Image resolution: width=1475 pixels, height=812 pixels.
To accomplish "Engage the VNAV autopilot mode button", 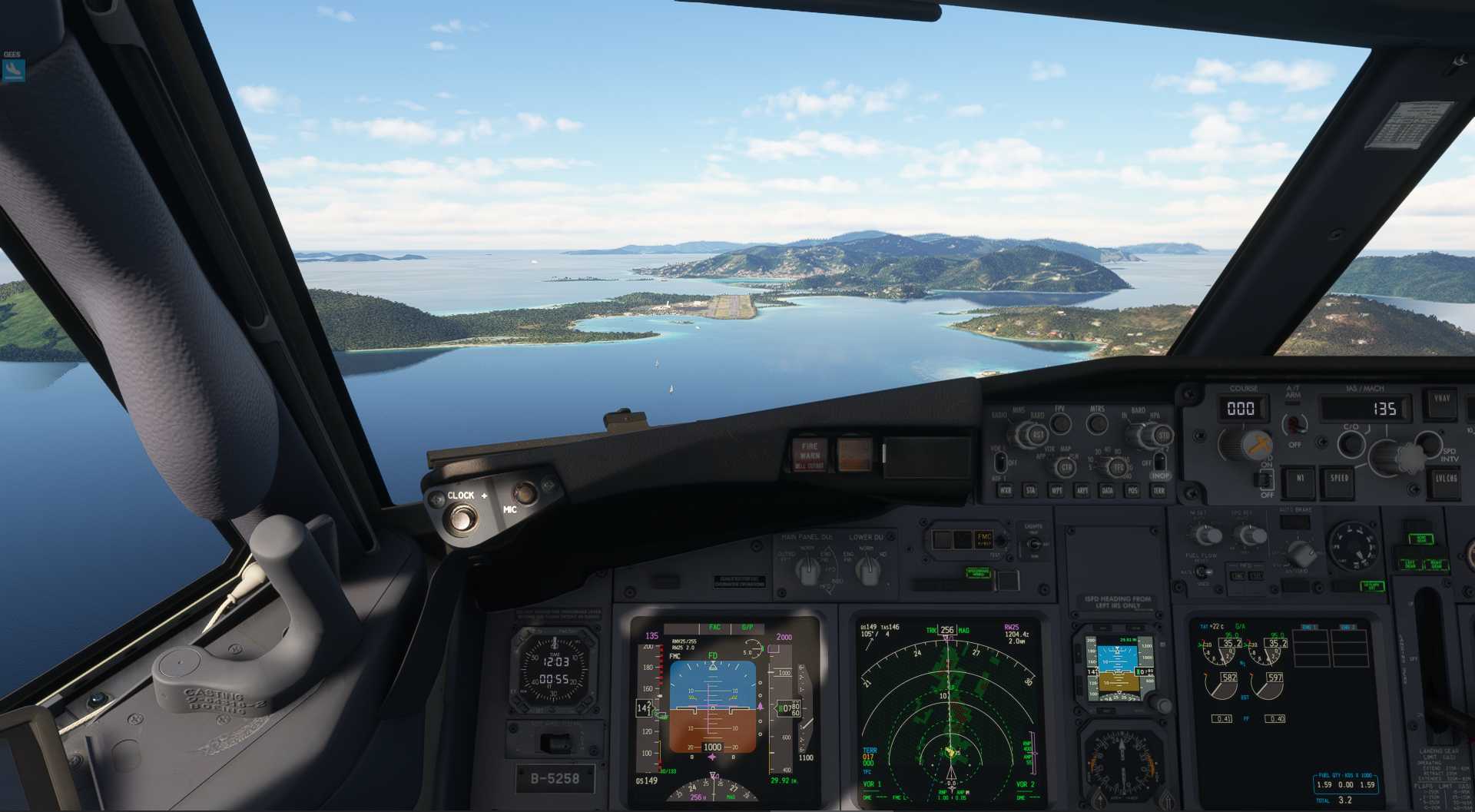I will [1441, 402].
